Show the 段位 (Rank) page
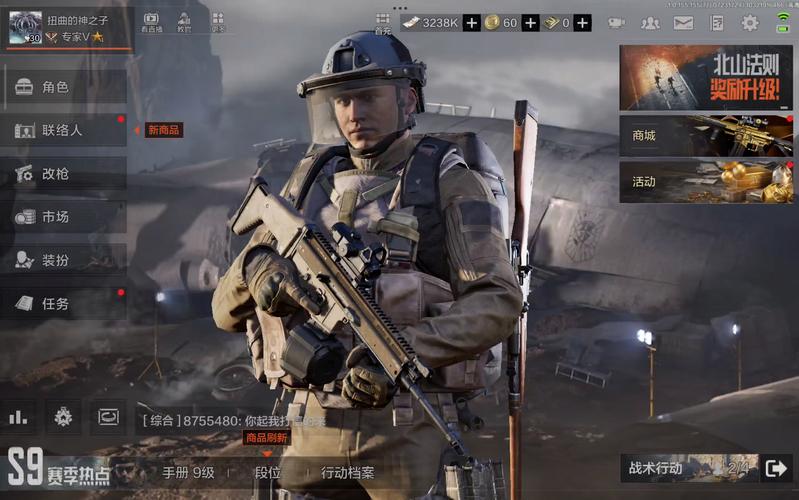Image resolution: width=799 pixels, height=500 pixels. pyautogui.click(x=268, y=473)
